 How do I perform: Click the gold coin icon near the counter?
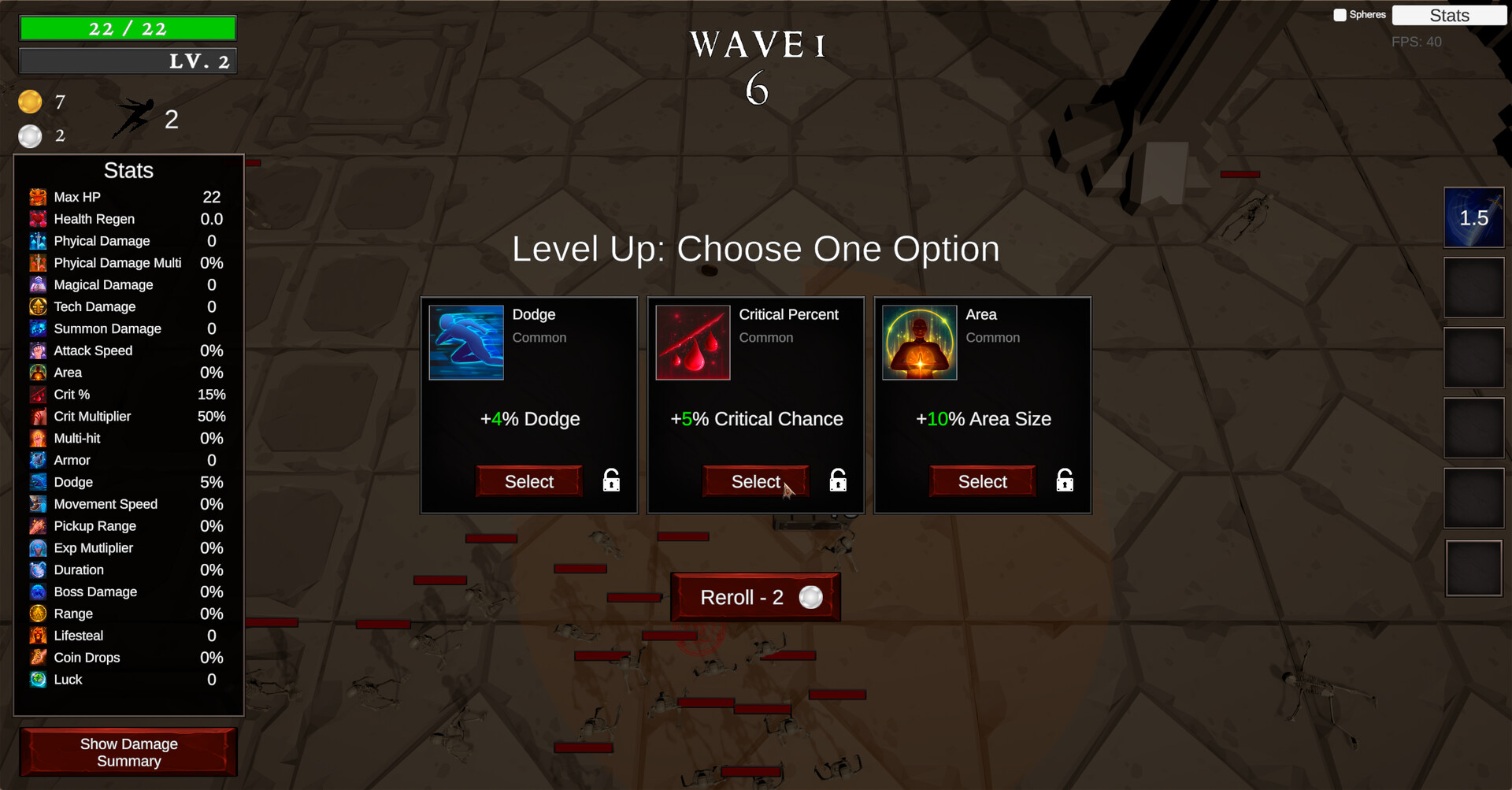30,101
